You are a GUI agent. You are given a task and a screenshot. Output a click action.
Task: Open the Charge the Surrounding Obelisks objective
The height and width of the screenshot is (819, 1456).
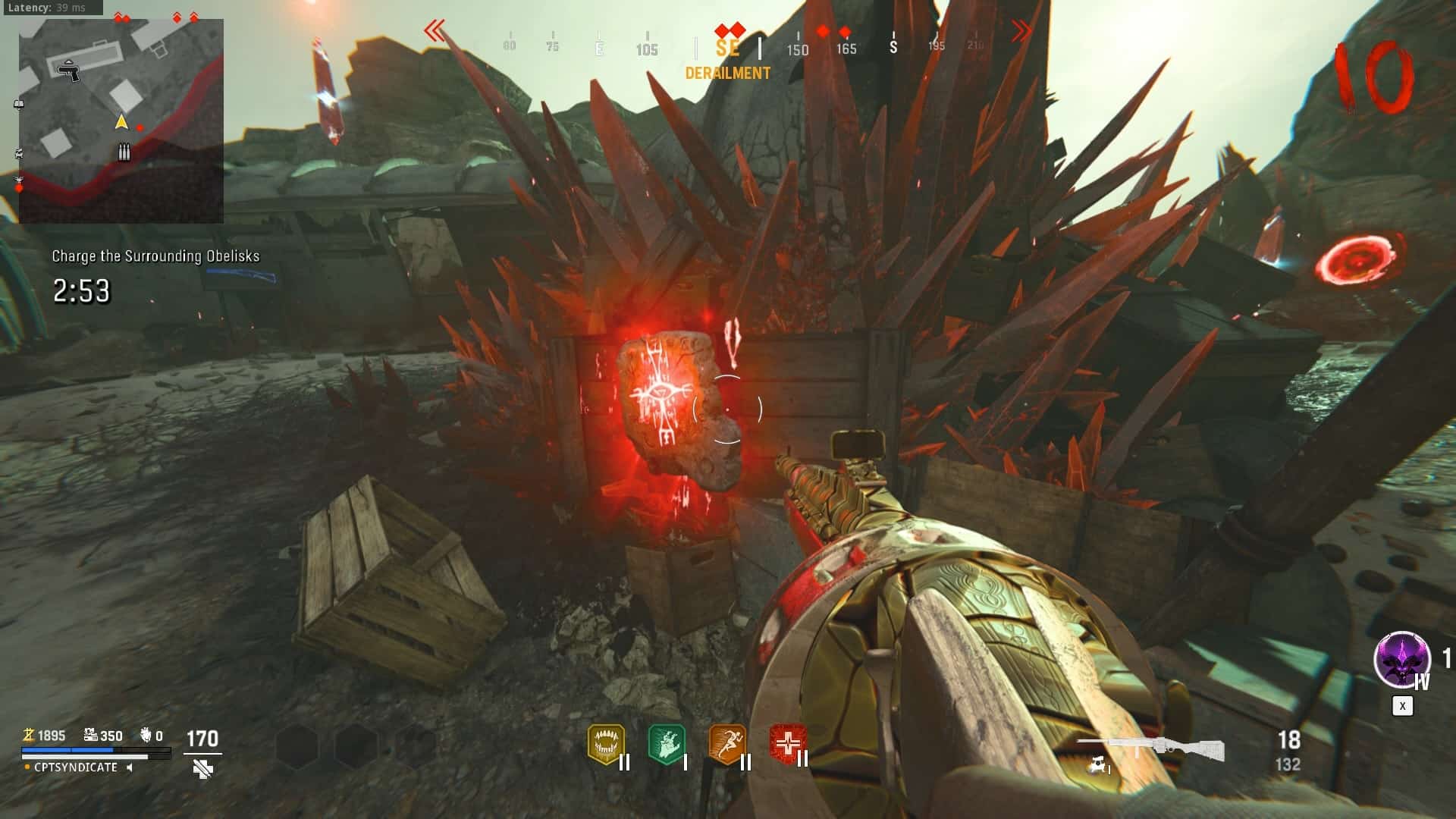pyautogui.click(x=155, y=256)
